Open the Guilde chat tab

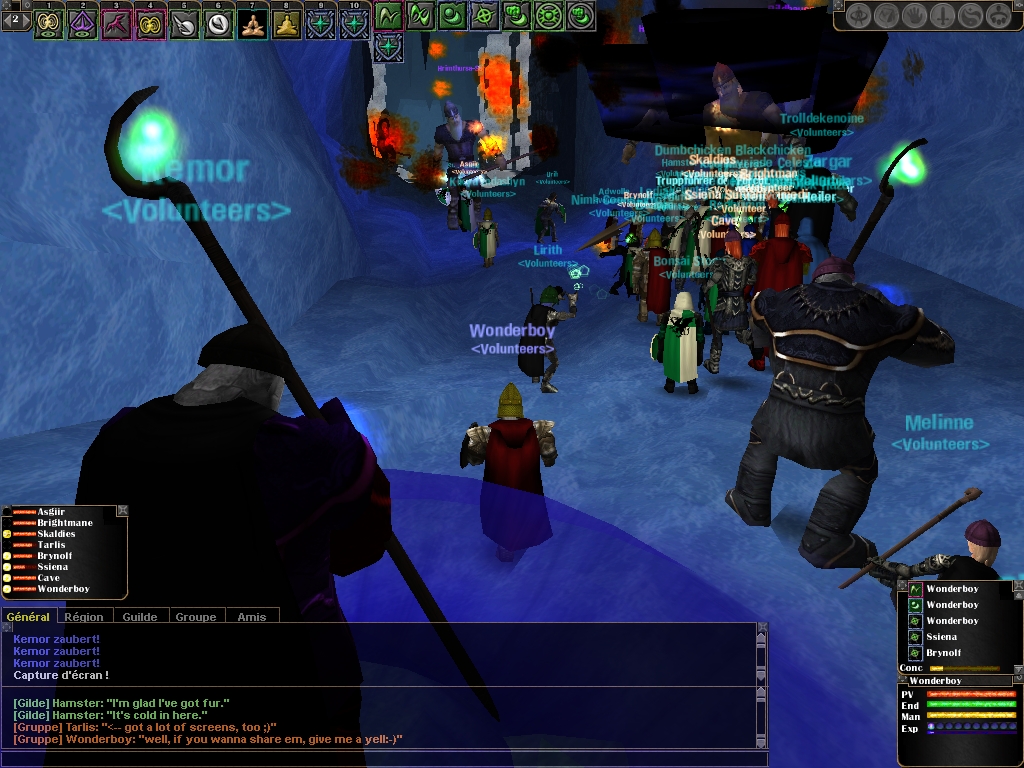(x=140, y=617)
